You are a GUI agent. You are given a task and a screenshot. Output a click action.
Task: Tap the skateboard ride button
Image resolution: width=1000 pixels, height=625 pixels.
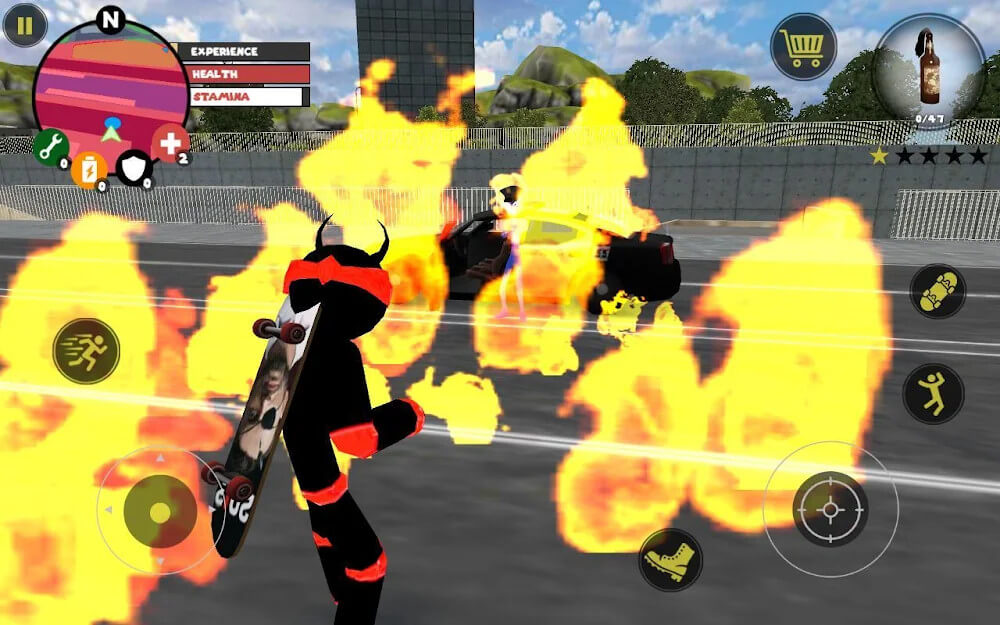tap(937, 291)
